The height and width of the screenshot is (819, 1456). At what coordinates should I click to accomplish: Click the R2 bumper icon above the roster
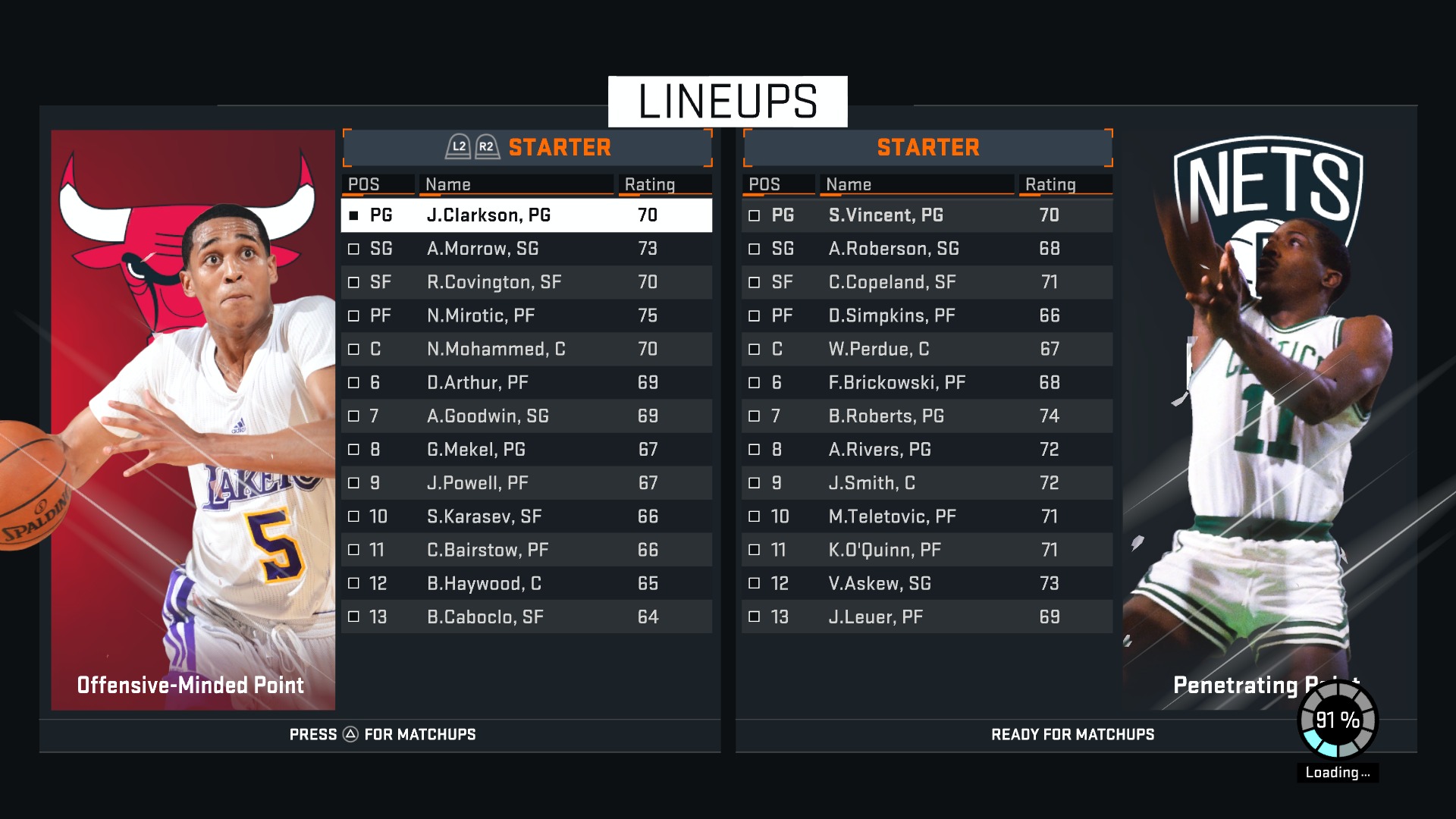[x=489, y=147]
